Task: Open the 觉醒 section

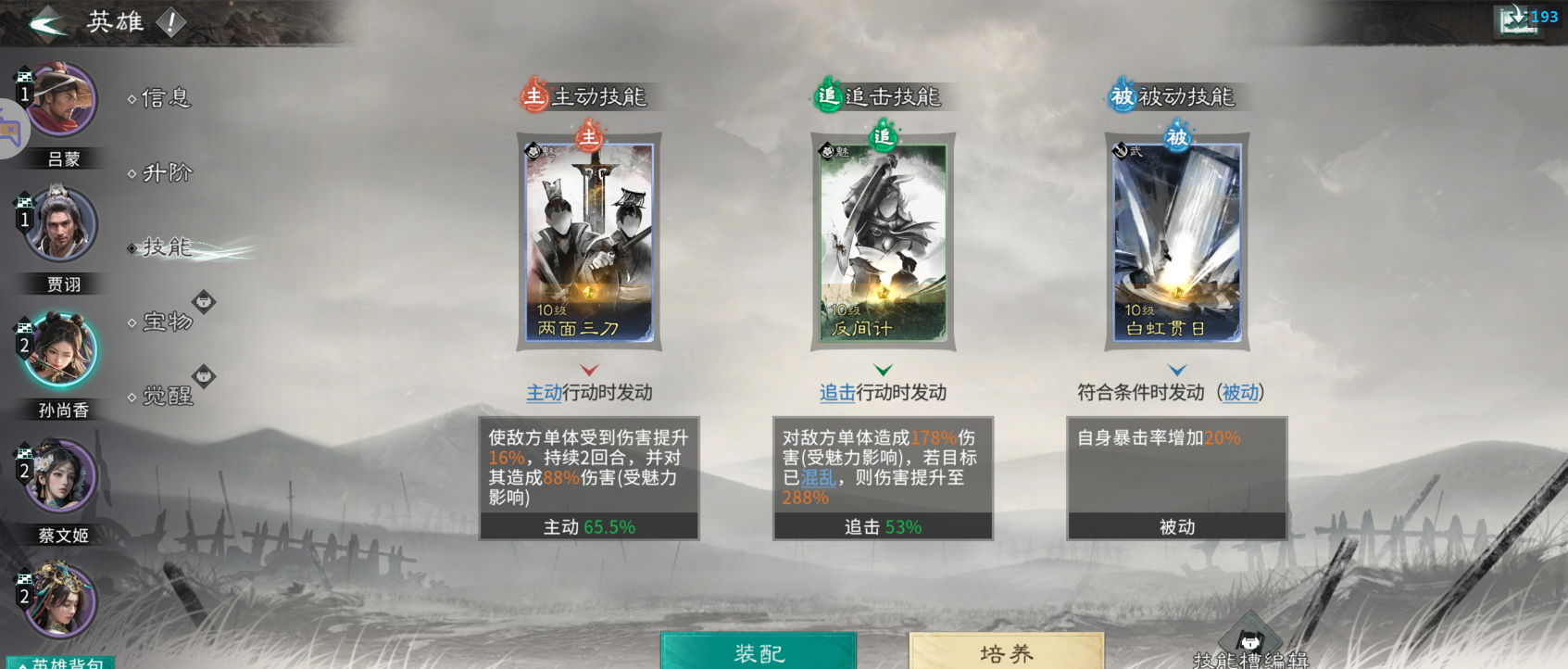Action: (165, 396)
